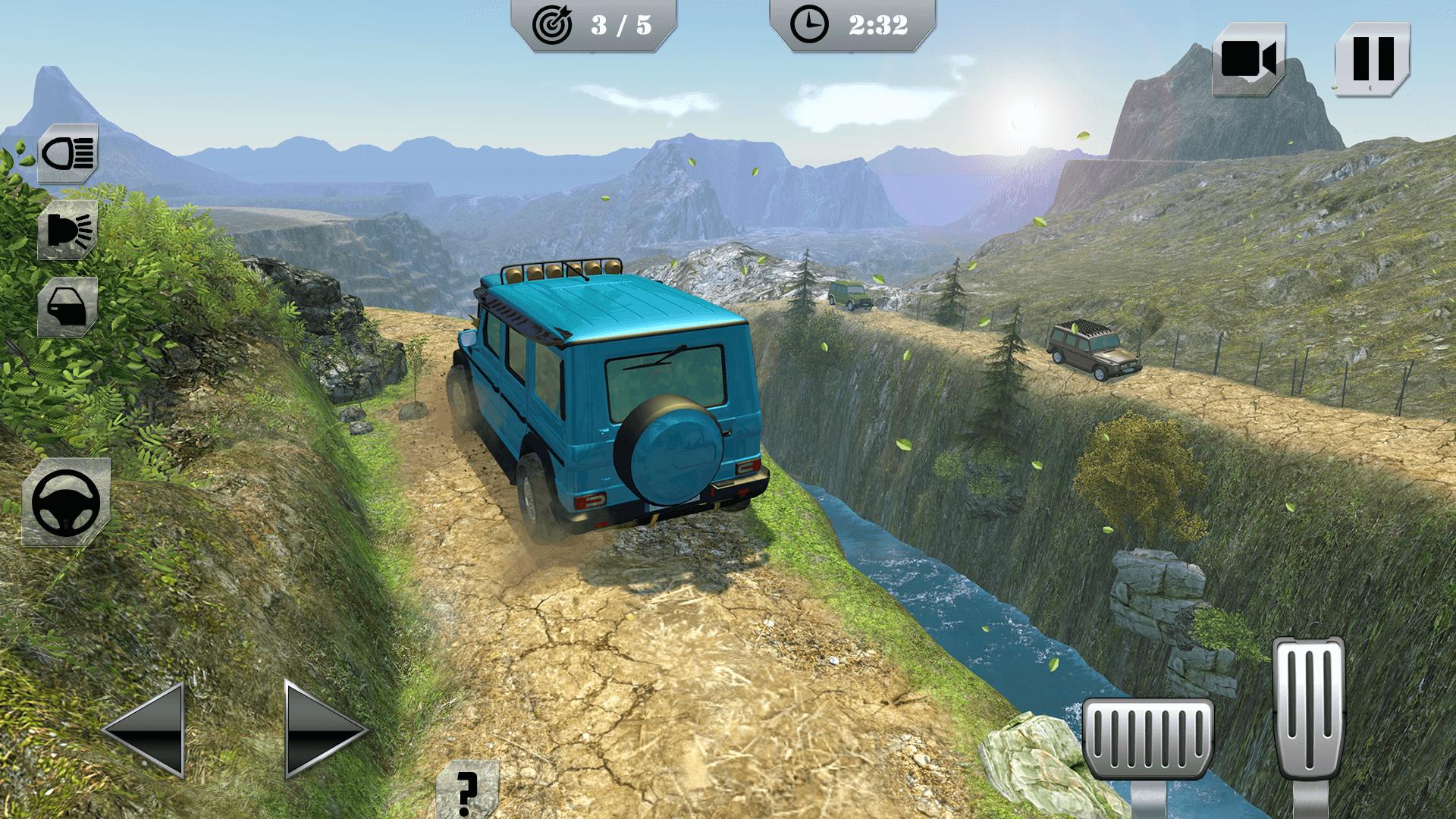Image resolution: width=1456 pixels, height=819 pixels.
Task: Switch the camera view
Action: coord(1248,58)
